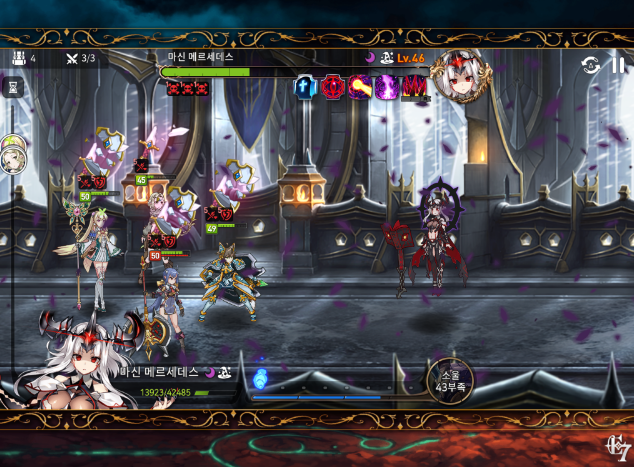Tap the hourglass speed icon

click(x=13, y=87)
